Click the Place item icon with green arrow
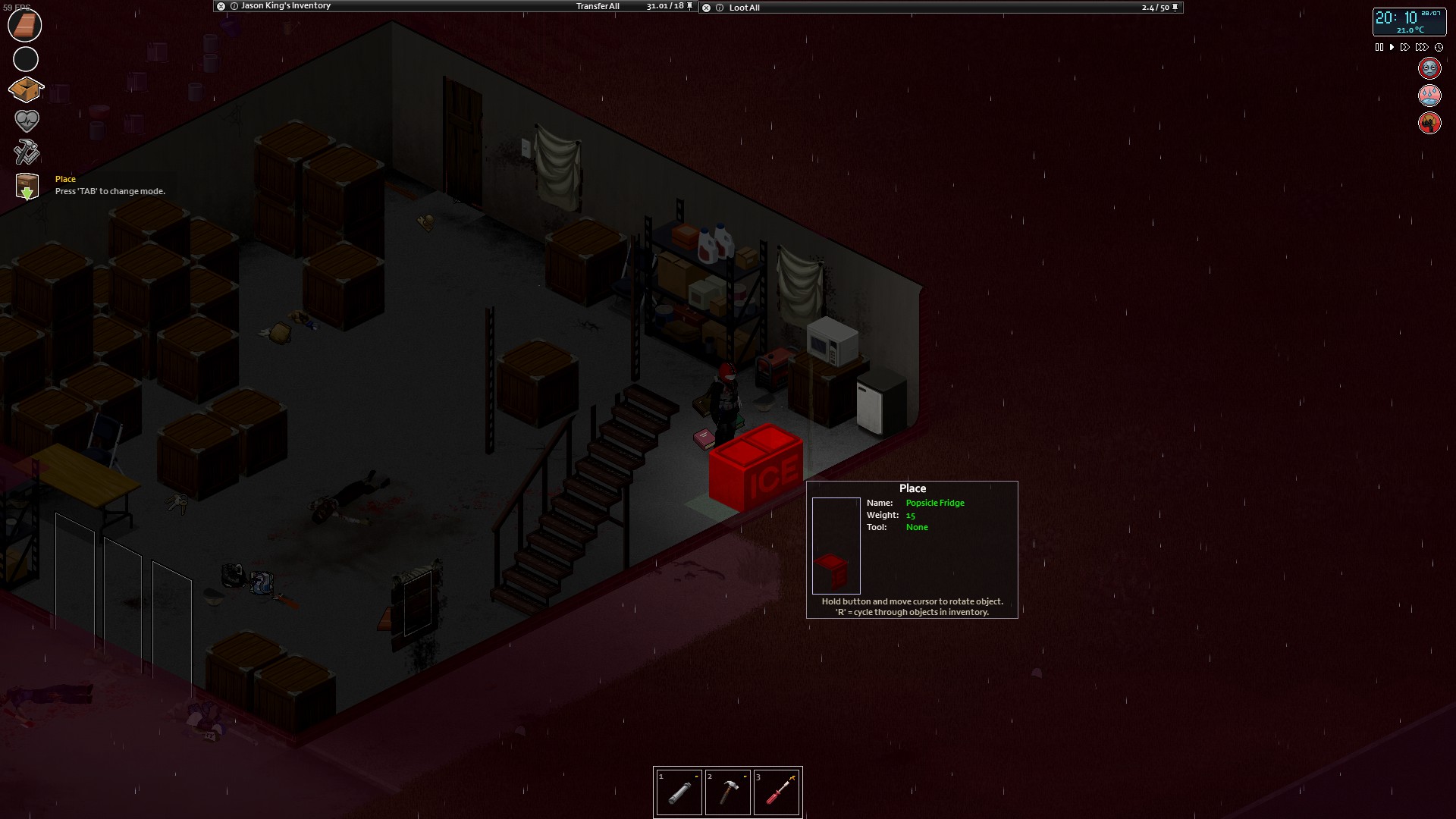Viewport: 1456px width, 819px height. tap(26, 185)
